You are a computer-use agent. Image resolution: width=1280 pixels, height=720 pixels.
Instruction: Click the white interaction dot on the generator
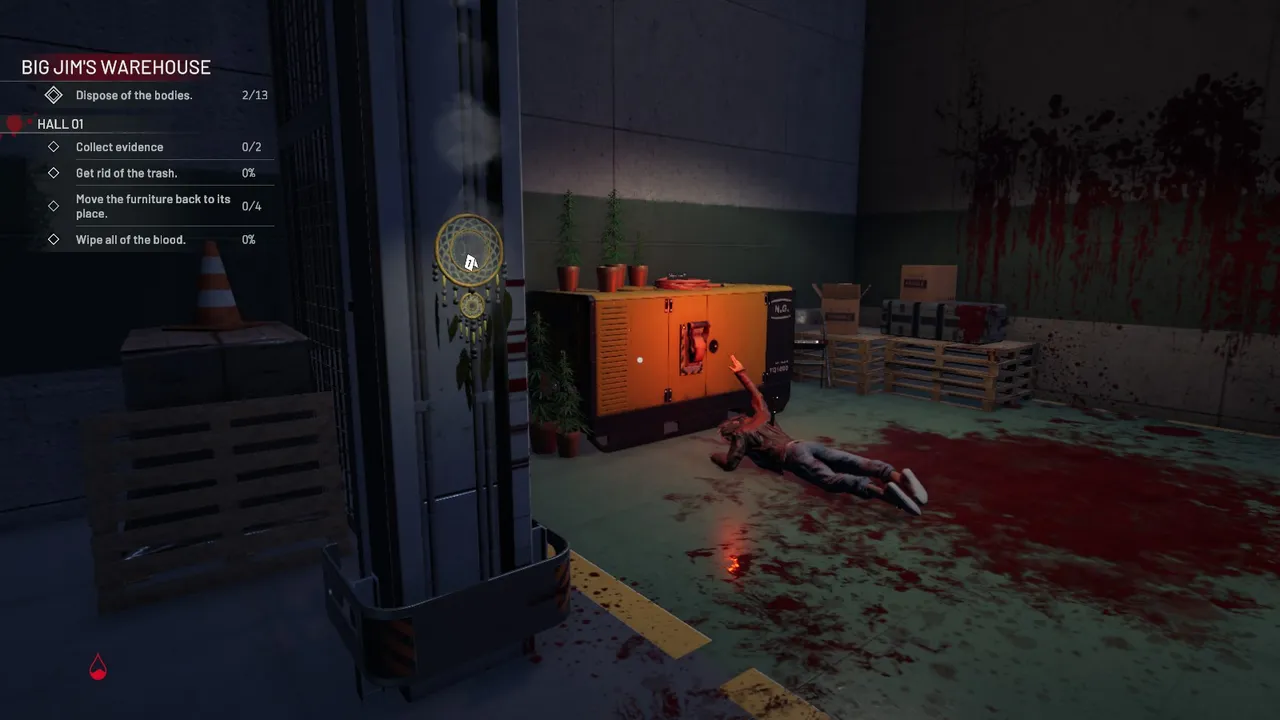coord(640,360)
